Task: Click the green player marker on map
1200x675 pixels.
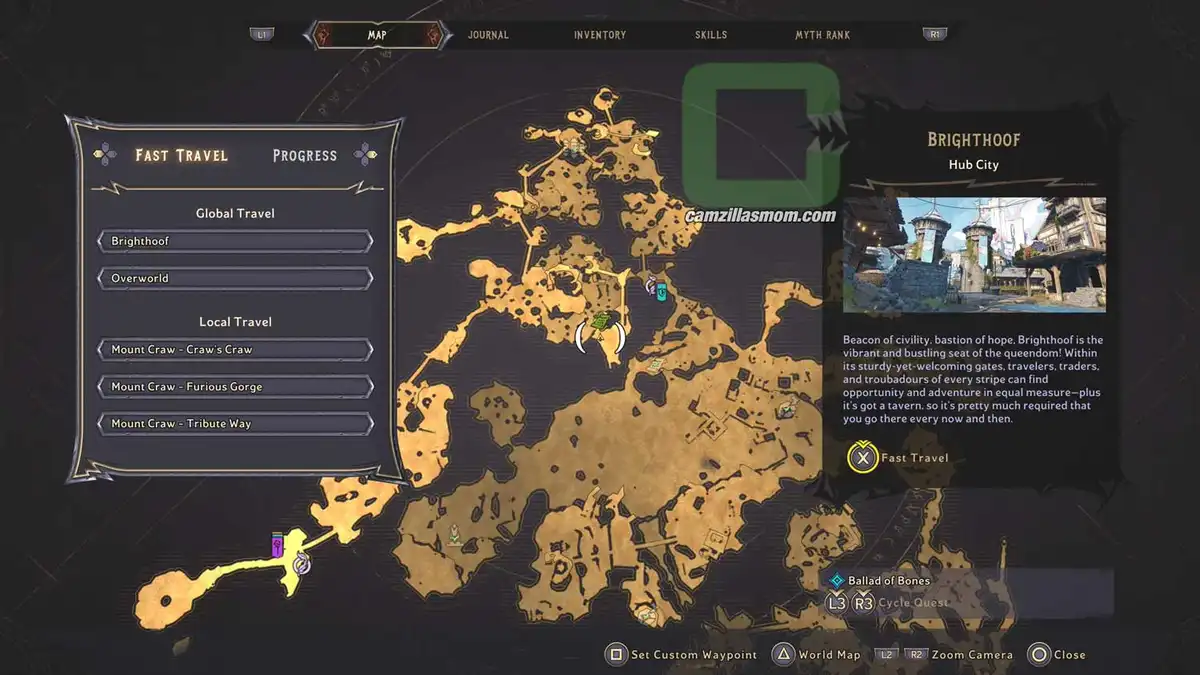Action: click(600, 323)
